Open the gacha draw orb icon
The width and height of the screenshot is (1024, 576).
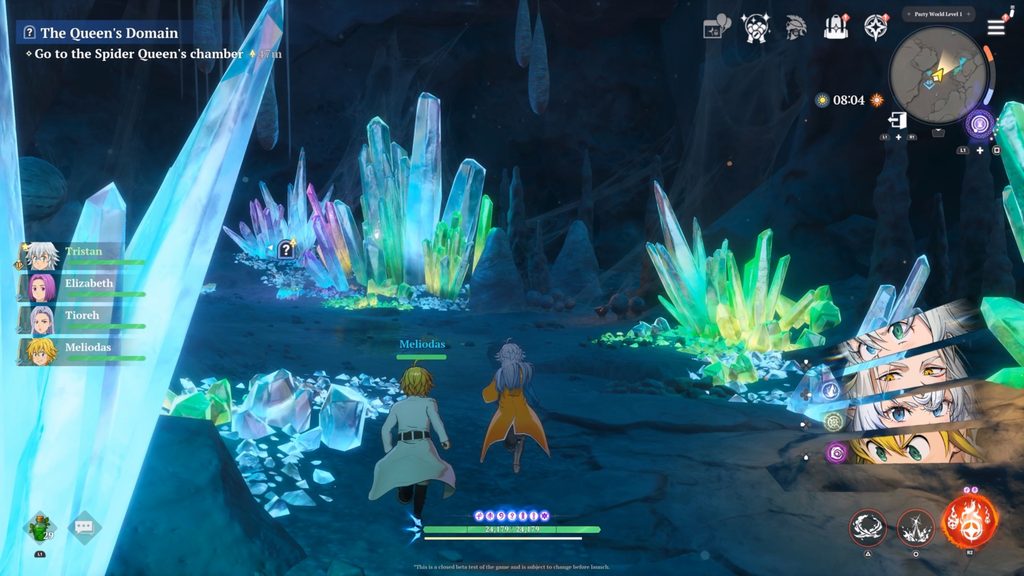tap(756, 27)
